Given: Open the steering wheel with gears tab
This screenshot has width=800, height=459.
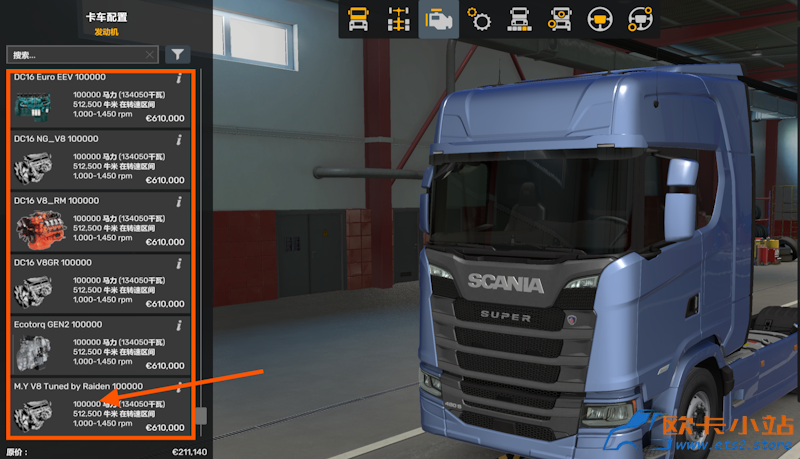Looking at the screenshot, I should point(640,19).
